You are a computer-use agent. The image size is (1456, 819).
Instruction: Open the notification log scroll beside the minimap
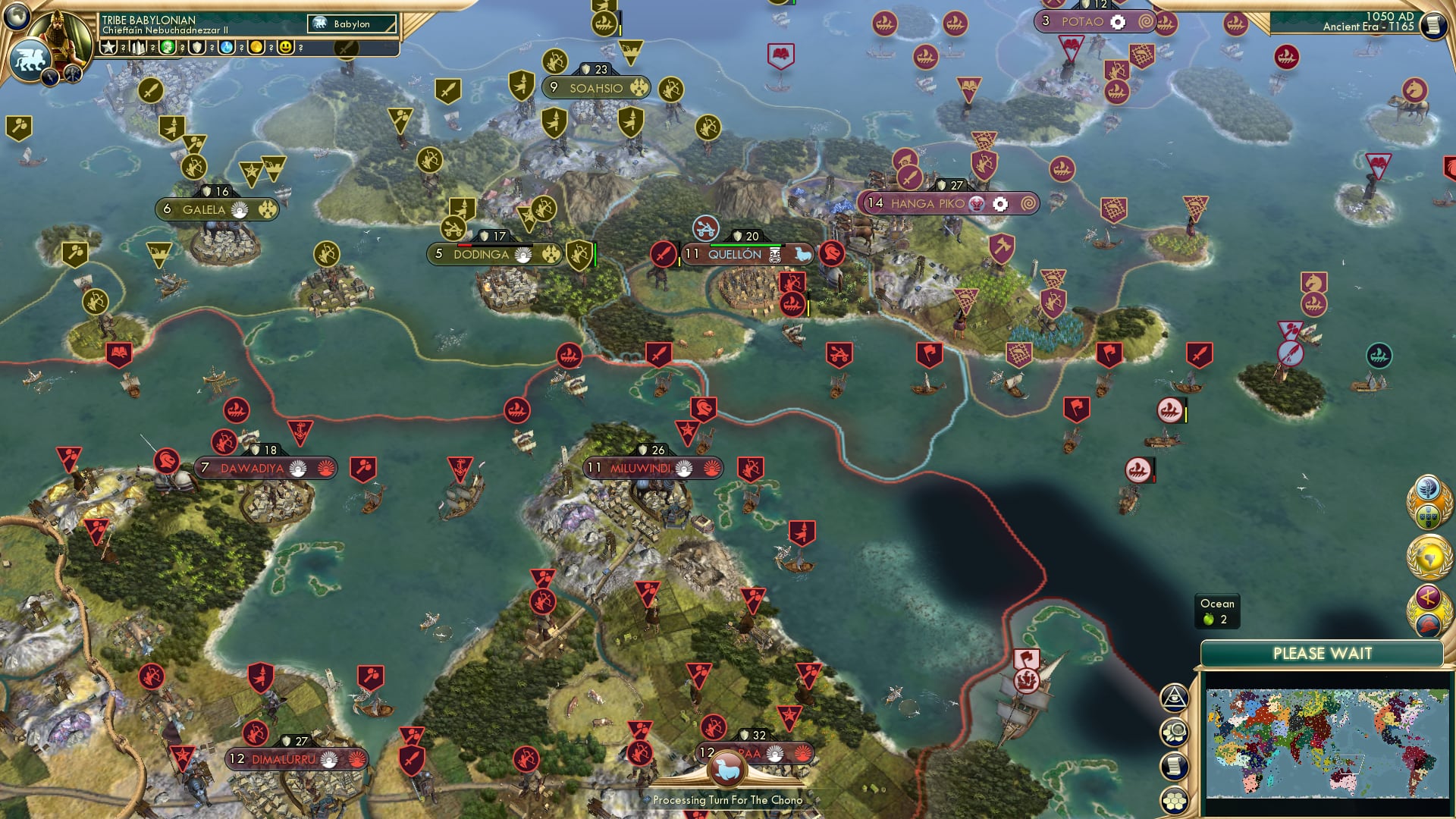1173,764
